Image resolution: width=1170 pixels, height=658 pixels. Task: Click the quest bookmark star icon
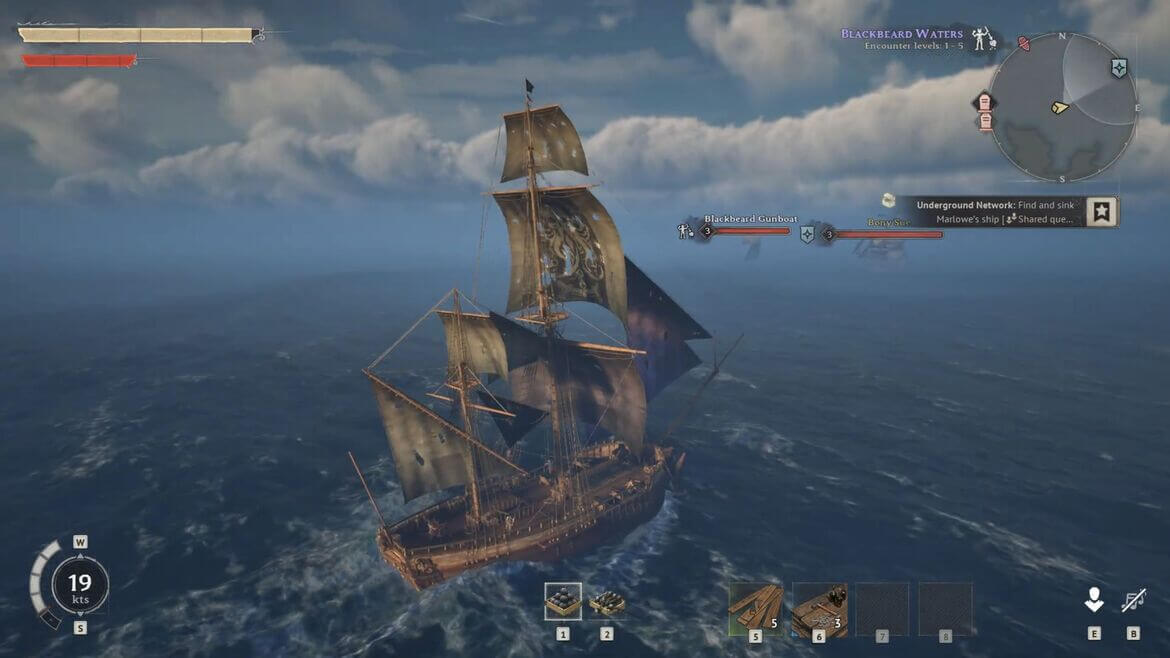pyautogui.click(x=1101, y=212)
